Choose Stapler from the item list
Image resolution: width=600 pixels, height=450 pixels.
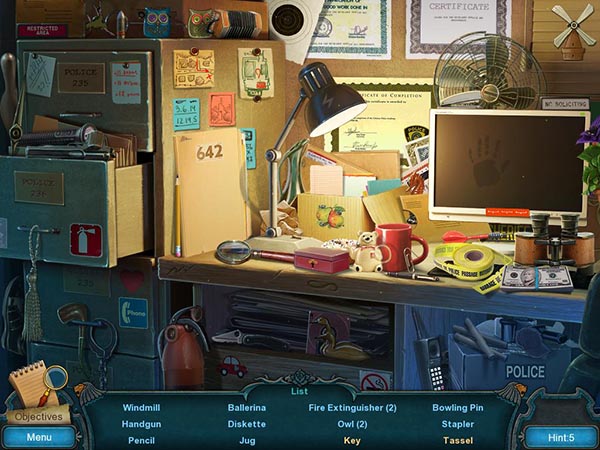point(457,424)
